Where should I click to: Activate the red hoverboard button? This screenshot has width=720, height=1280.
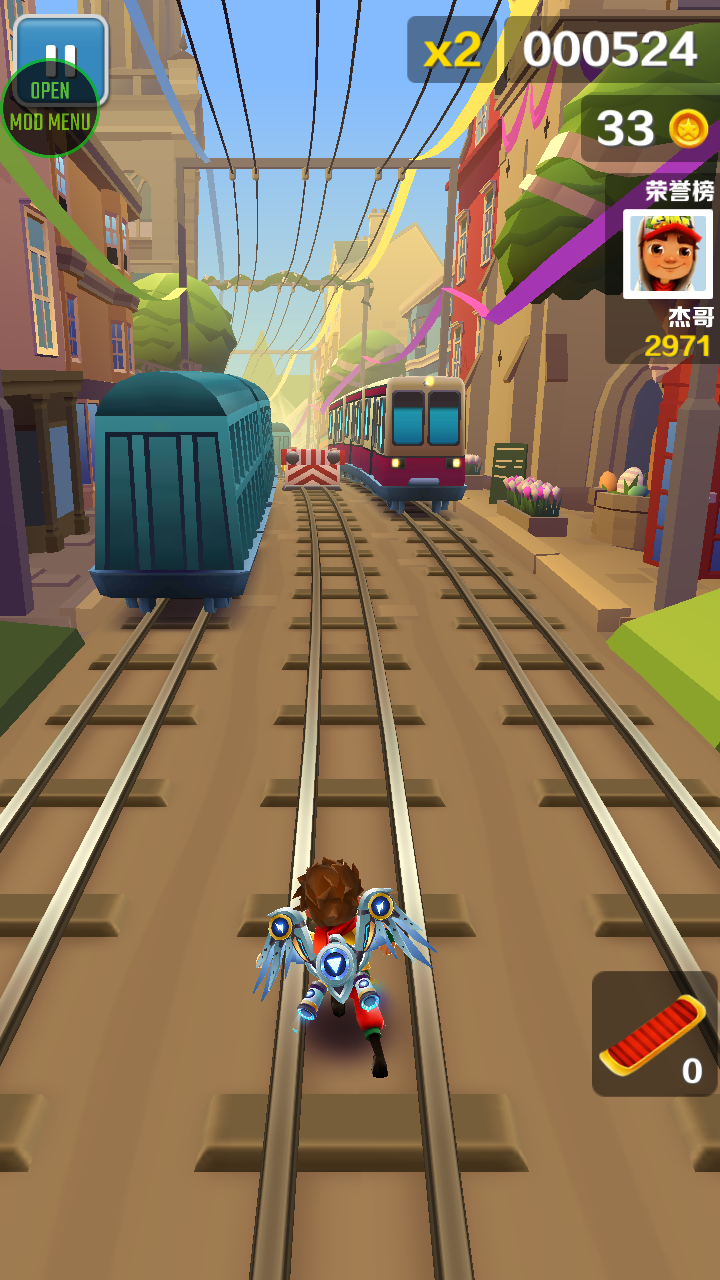[654, 1033]
